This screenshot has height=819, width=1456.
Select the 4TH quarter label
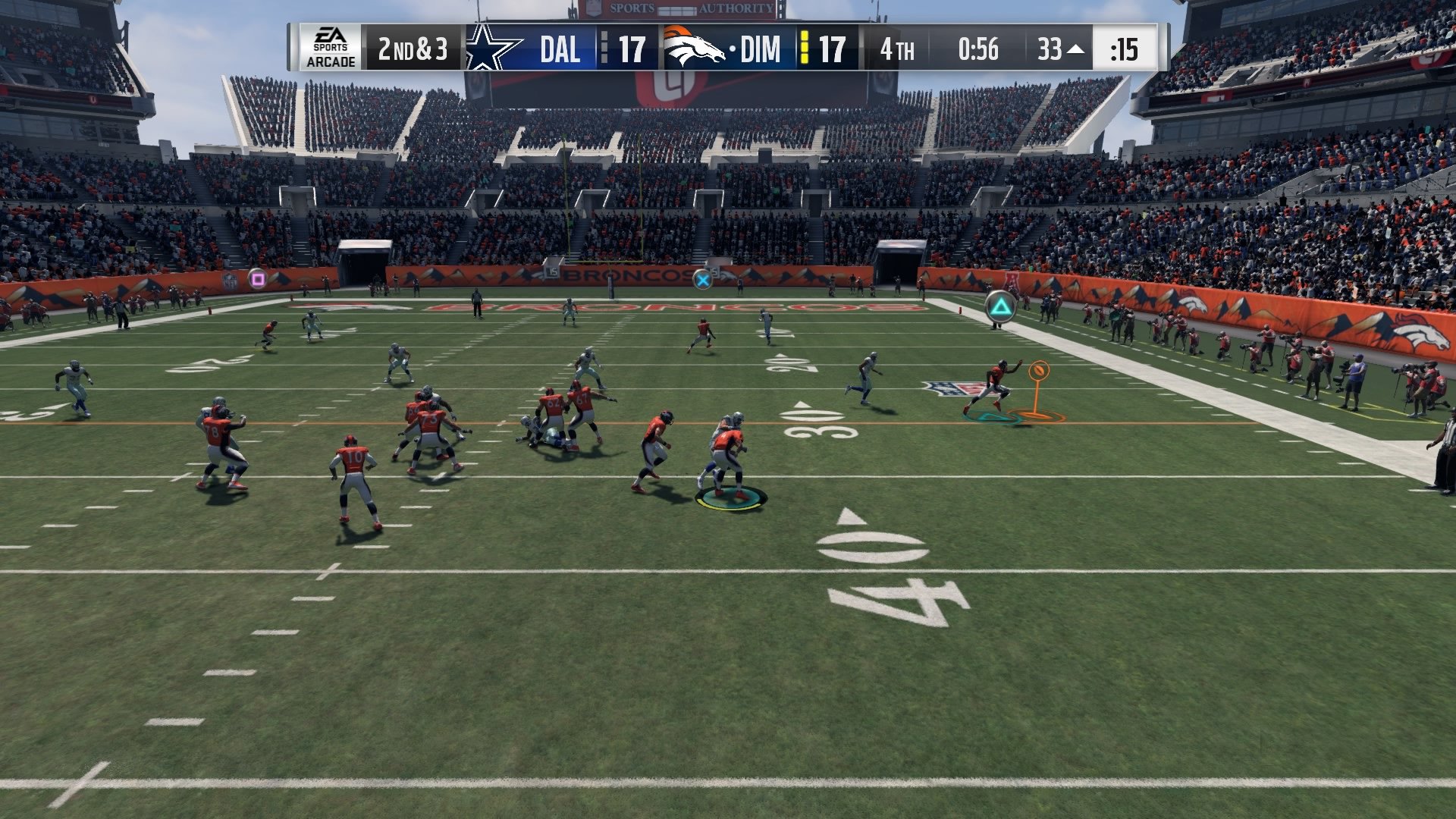[x=899, y=49]
